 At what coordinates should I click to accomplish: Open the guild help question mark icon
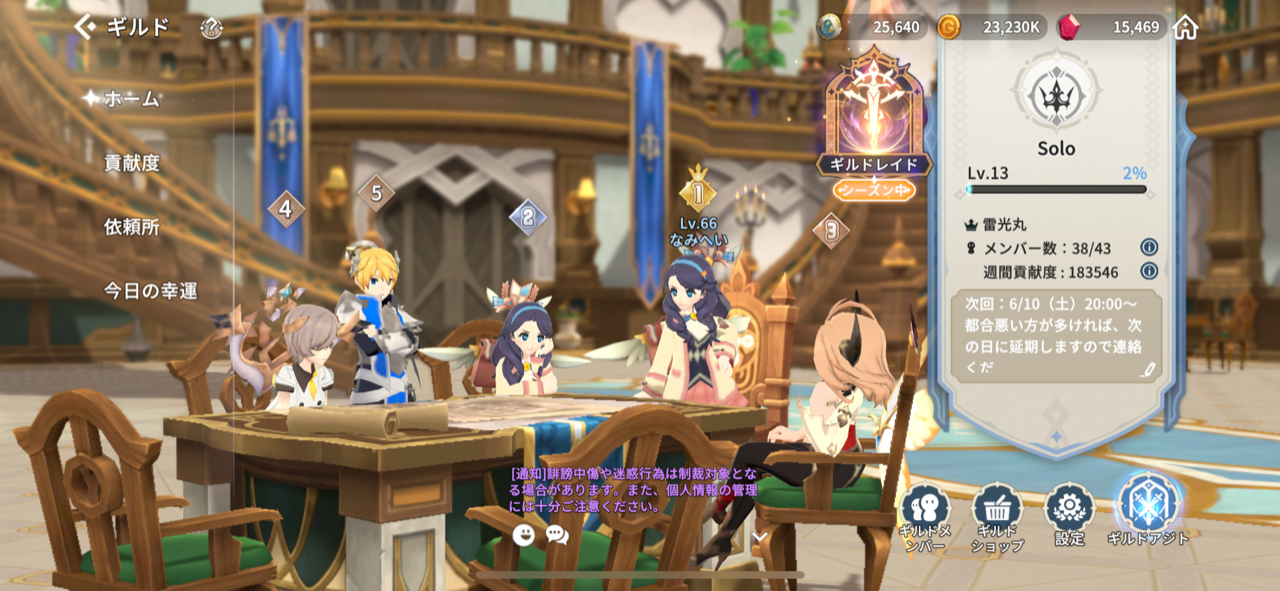[211, 27]
